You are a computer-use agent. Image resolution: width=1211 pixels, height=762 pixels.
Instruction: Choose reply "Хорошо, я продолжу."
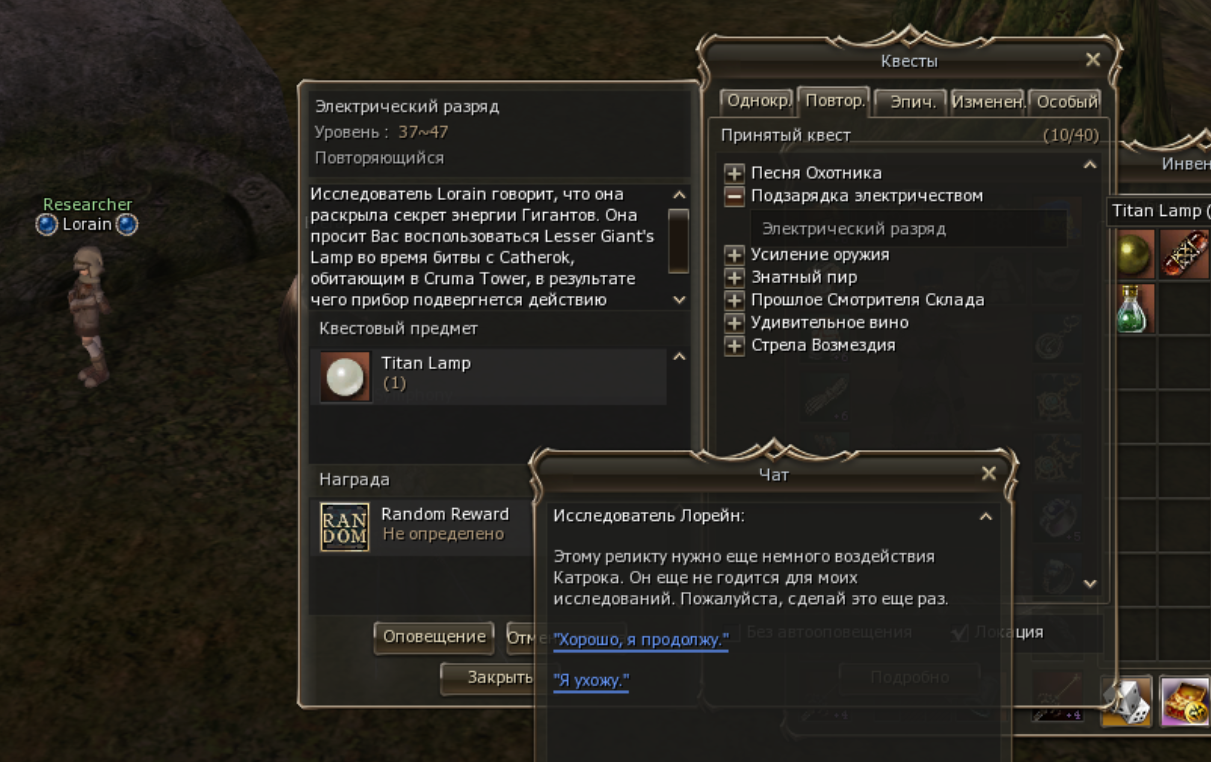(641, 640)
